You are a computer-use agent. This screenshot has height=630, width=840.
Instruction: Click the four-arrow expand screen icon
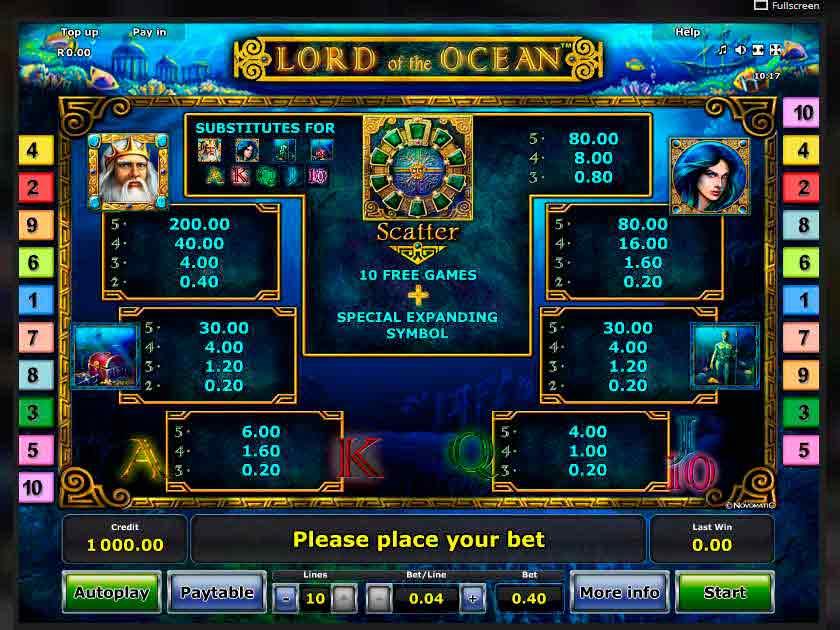775,49
